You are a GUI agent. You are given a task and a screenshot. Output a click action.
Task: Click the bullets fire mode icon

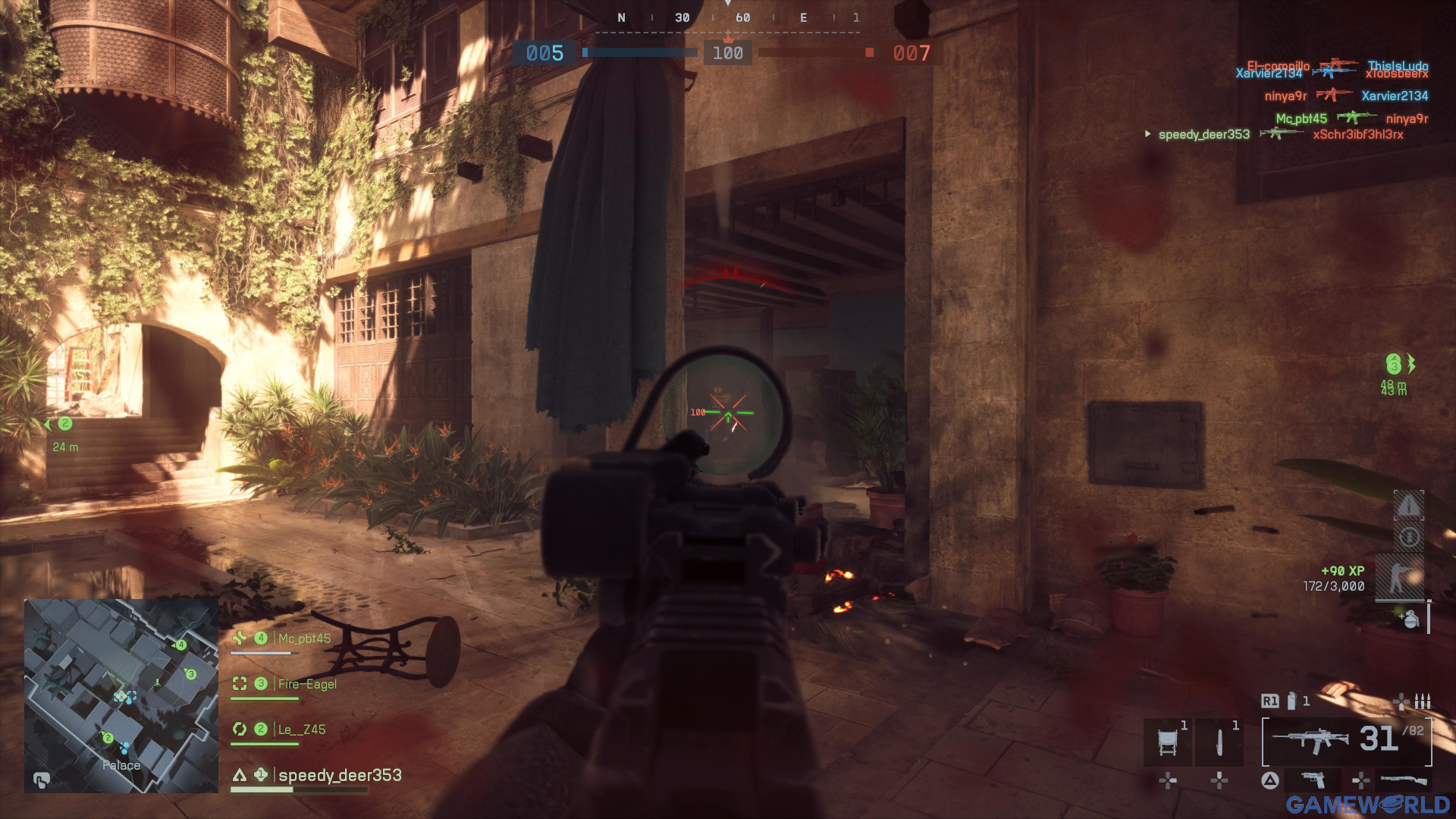[x=1423, y=701]
